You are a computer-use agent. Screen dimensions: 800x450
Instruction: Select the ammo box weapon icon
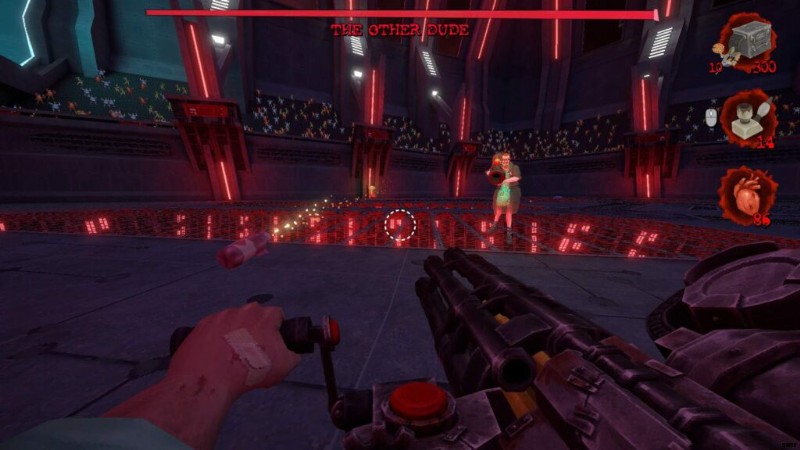(x=747, y=40)
